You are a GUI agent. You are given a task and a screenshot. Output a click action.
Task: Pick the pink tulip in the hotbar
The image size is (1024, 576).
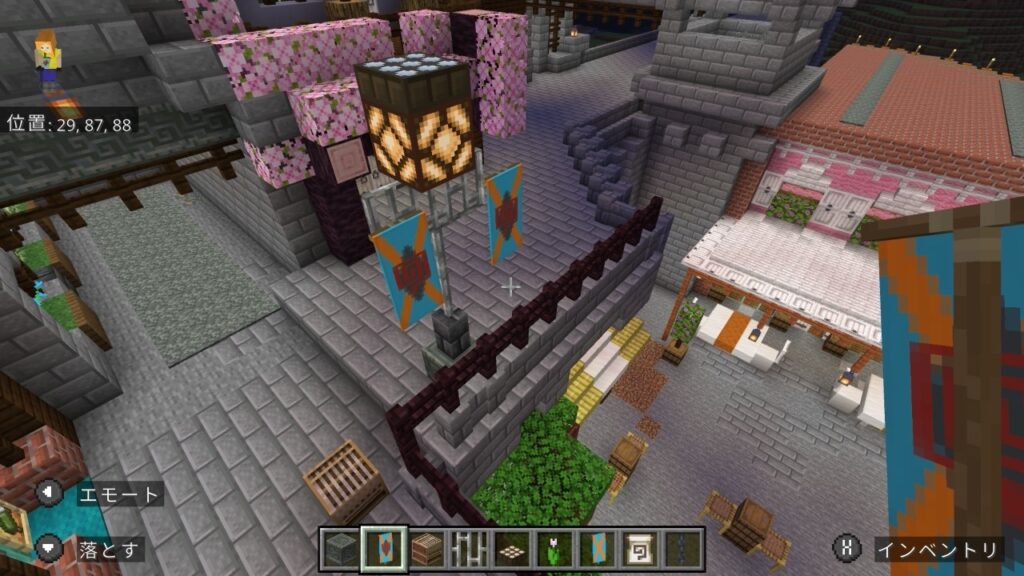555,549
